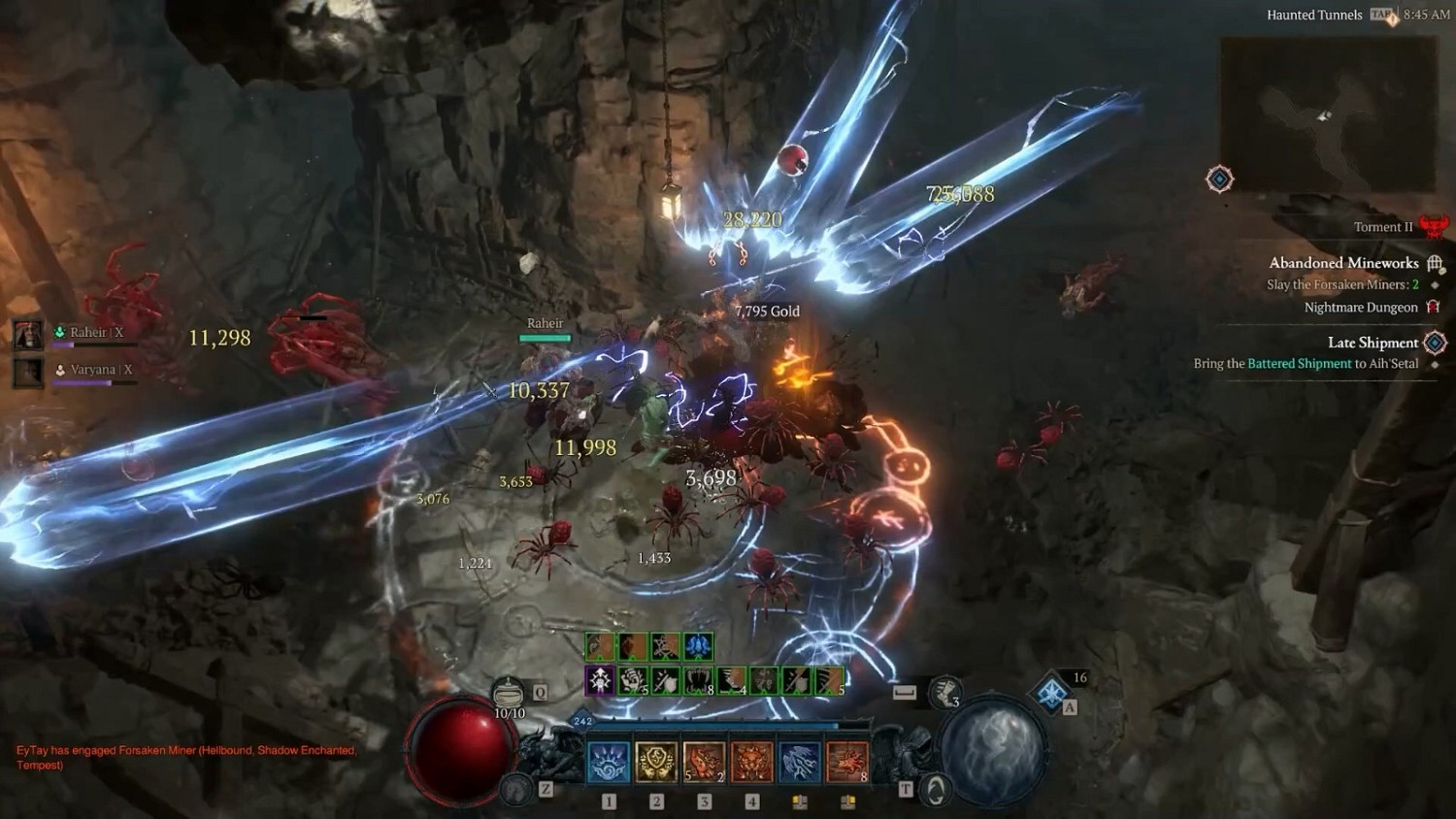Use the golden emblem skill in slot 2
This screenshot has width=1456, height=819.
click(x=656, y=762)
